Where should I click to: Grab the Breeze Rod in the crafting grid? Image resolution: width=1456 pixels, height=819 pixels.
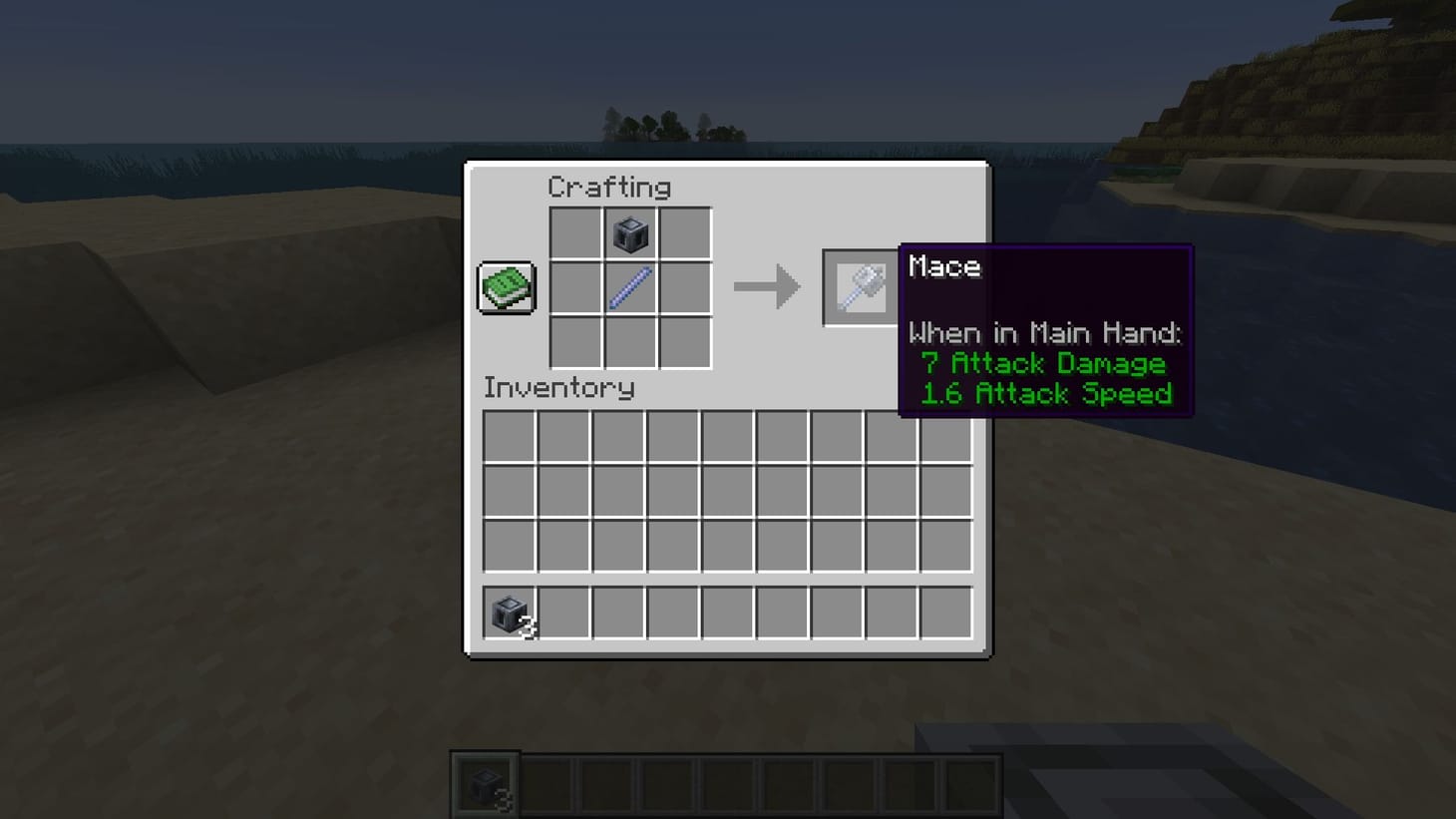point(630,286)
